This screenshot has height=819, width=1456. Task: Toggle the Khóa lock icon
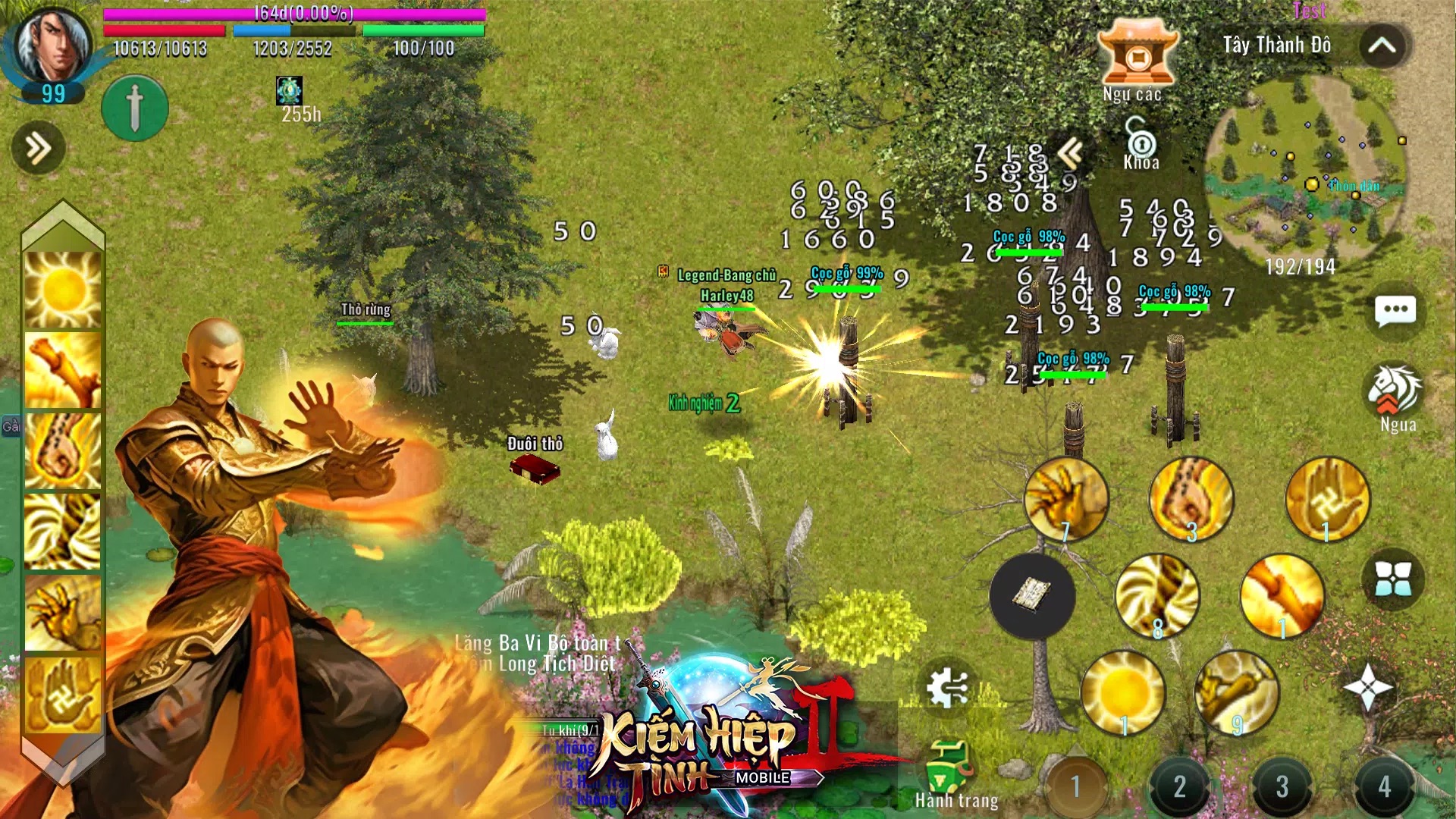pyautogui.click(x=1141, y=143)
